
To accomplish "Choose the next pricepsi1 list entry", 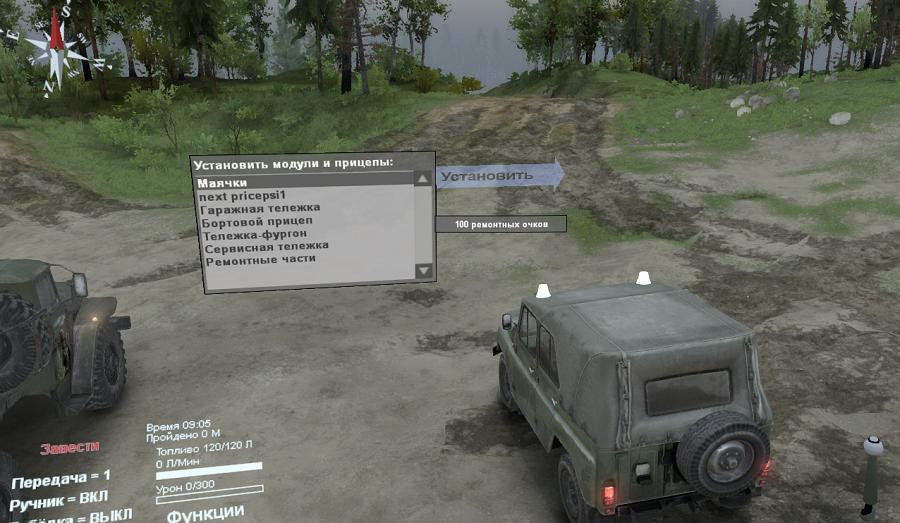I will 245,196.
